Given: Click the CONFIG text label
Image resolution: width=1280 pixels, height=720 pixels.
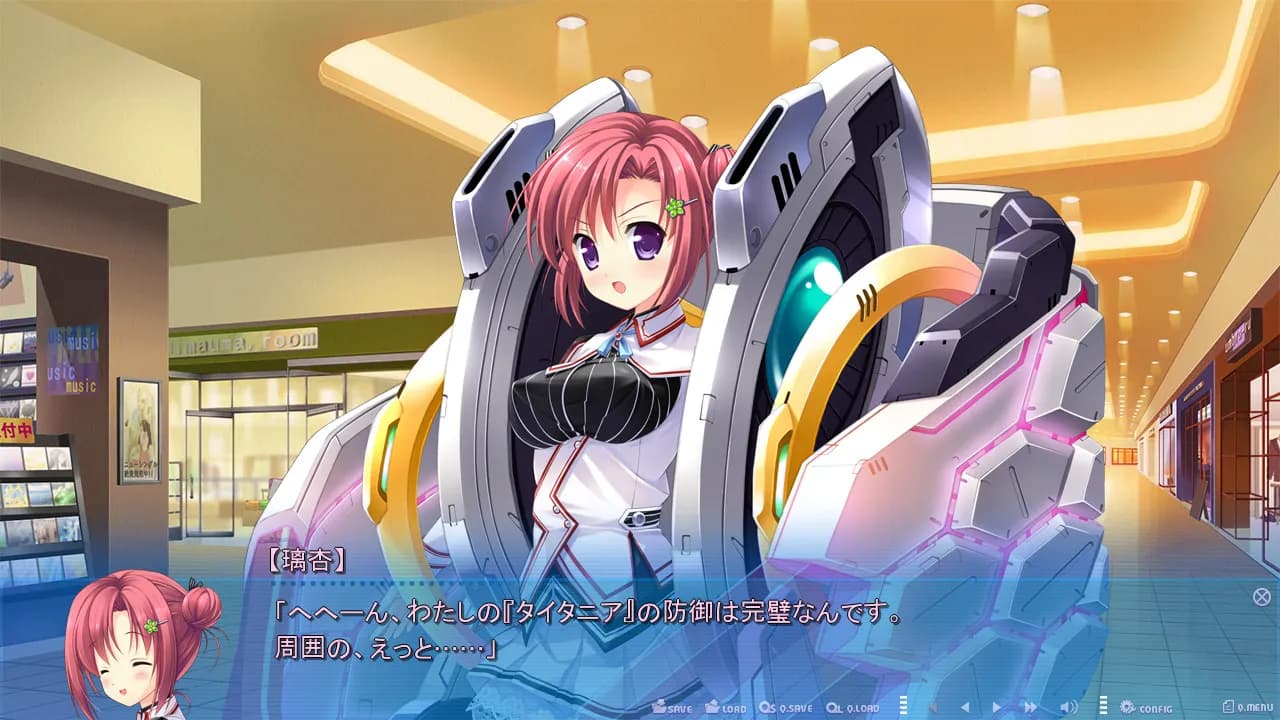Looking at the screenshot, I should [1155, 706].
